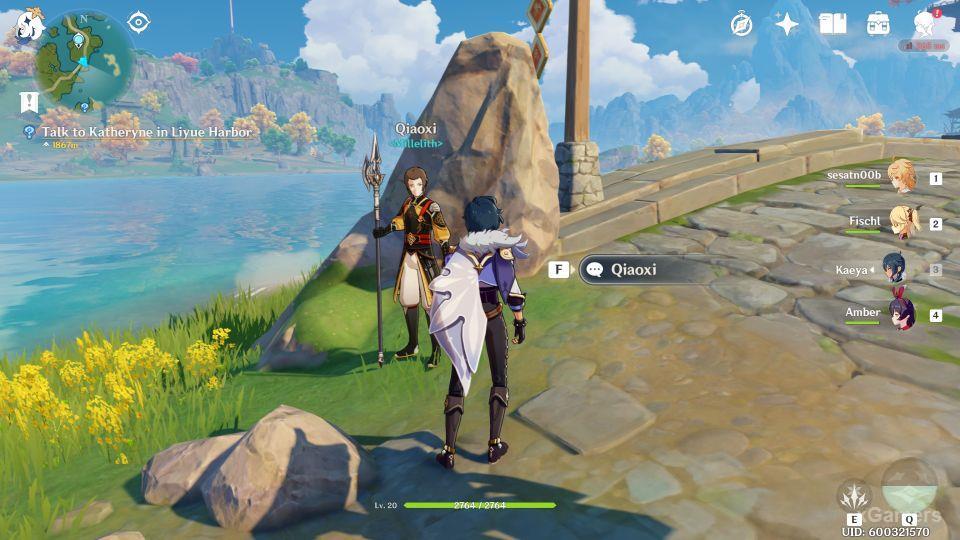The width and height of the screenshot is (960, 540).
Task: Activate the elemental burst icon
Action: (908, 486)
